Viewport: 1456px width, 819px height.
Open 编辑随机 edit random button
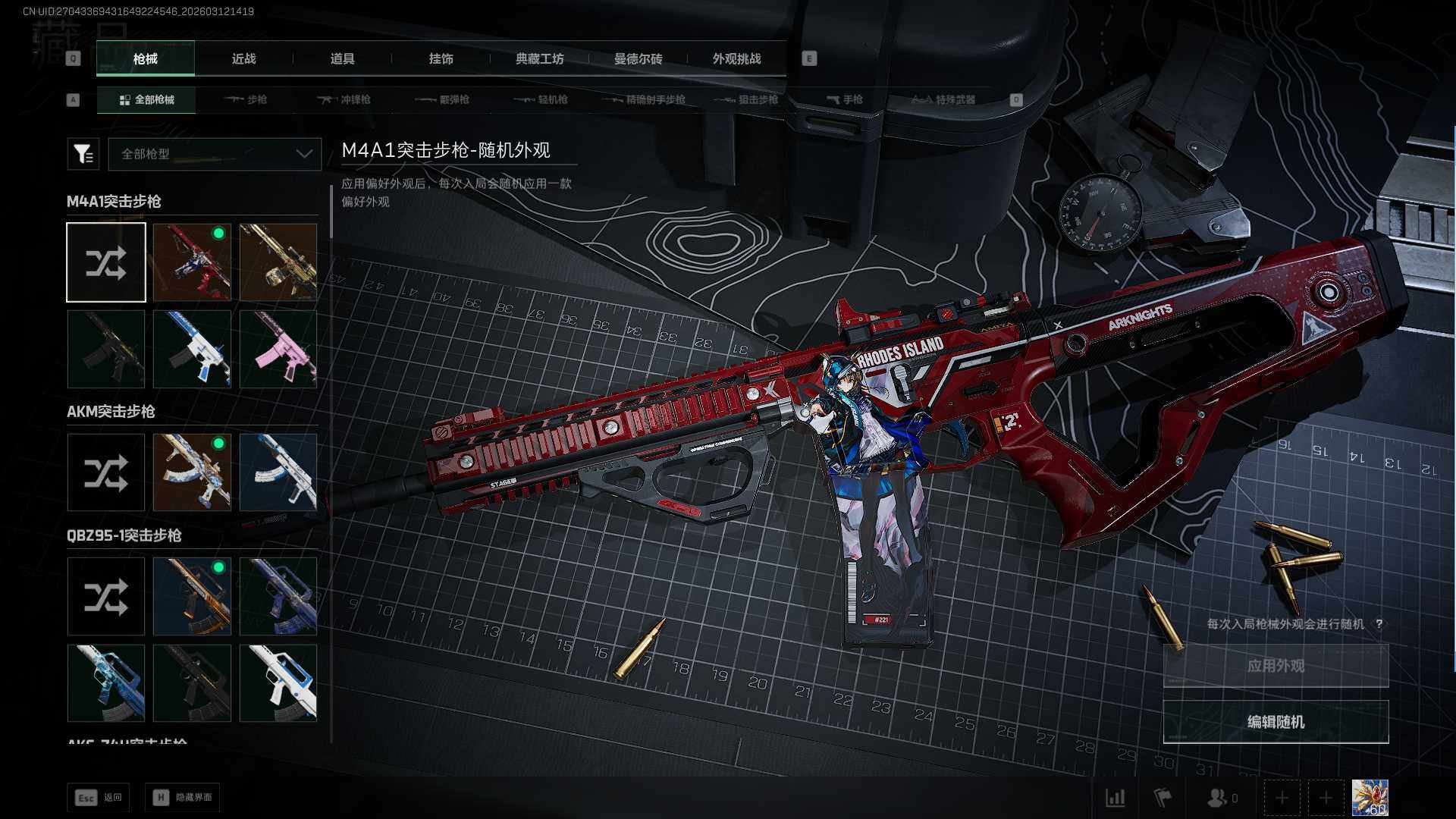coord(1276,722)
